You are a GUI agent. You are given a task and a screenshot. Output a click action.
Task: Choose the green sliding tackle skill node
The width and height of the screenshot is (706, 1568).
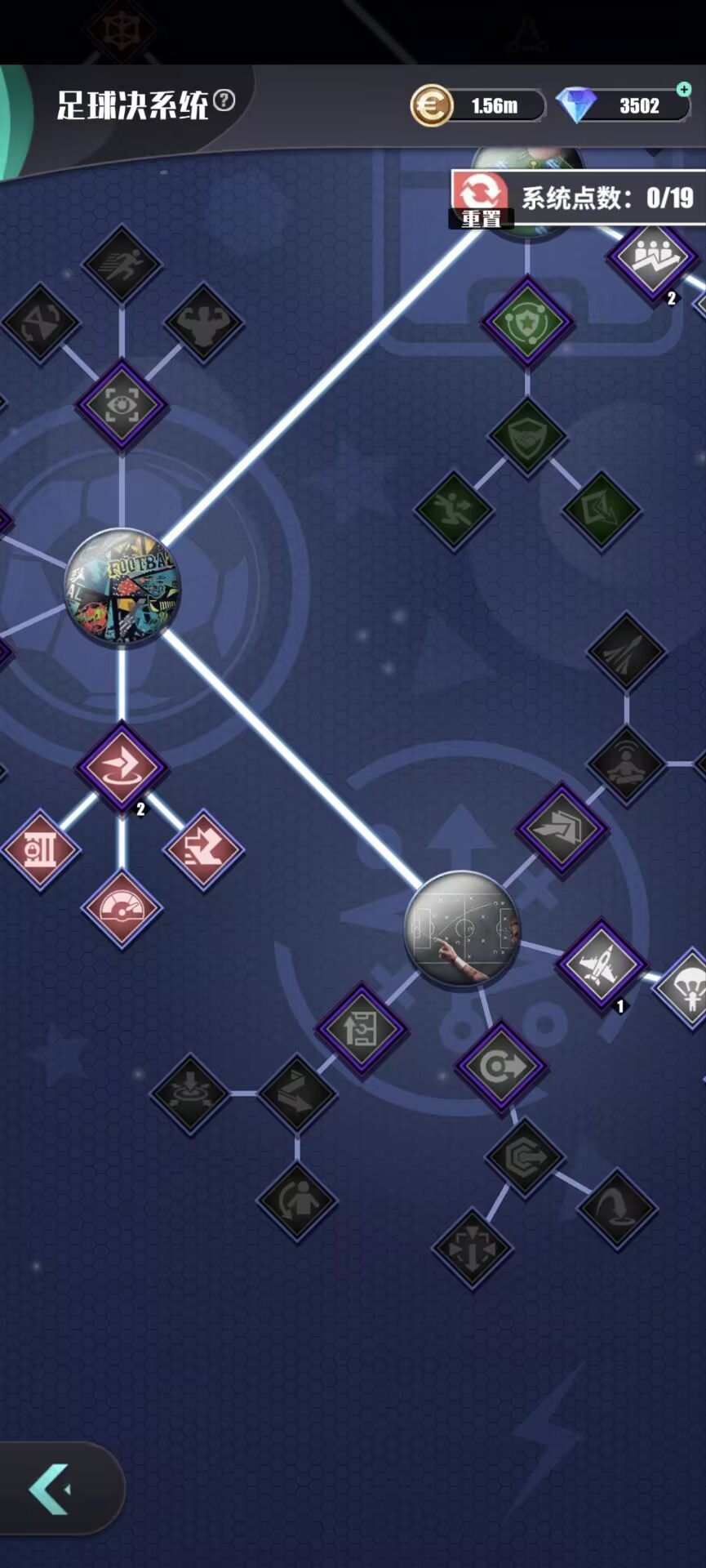[454, 510]
